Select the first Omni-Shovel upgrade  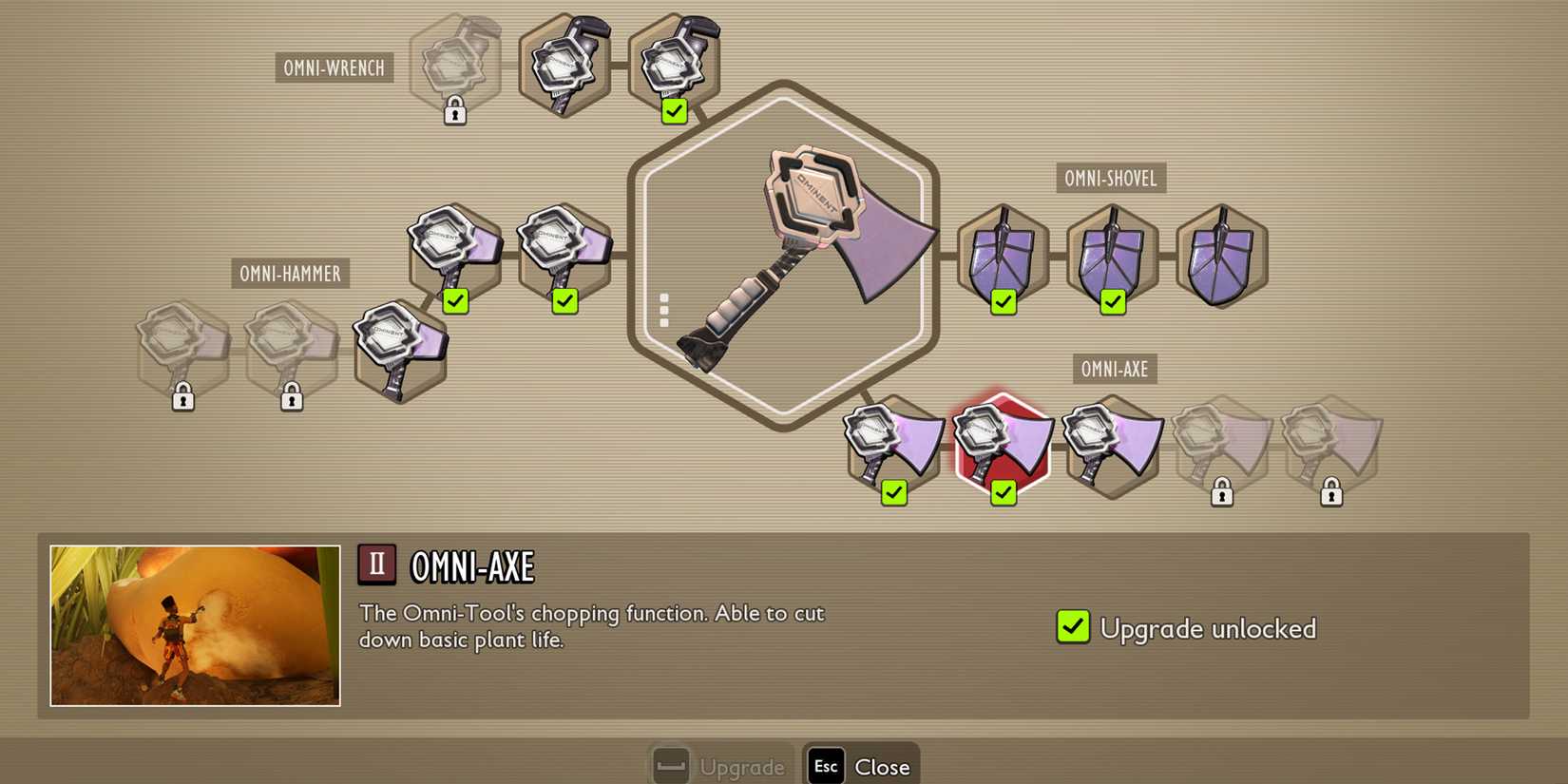coord(1003,257)
